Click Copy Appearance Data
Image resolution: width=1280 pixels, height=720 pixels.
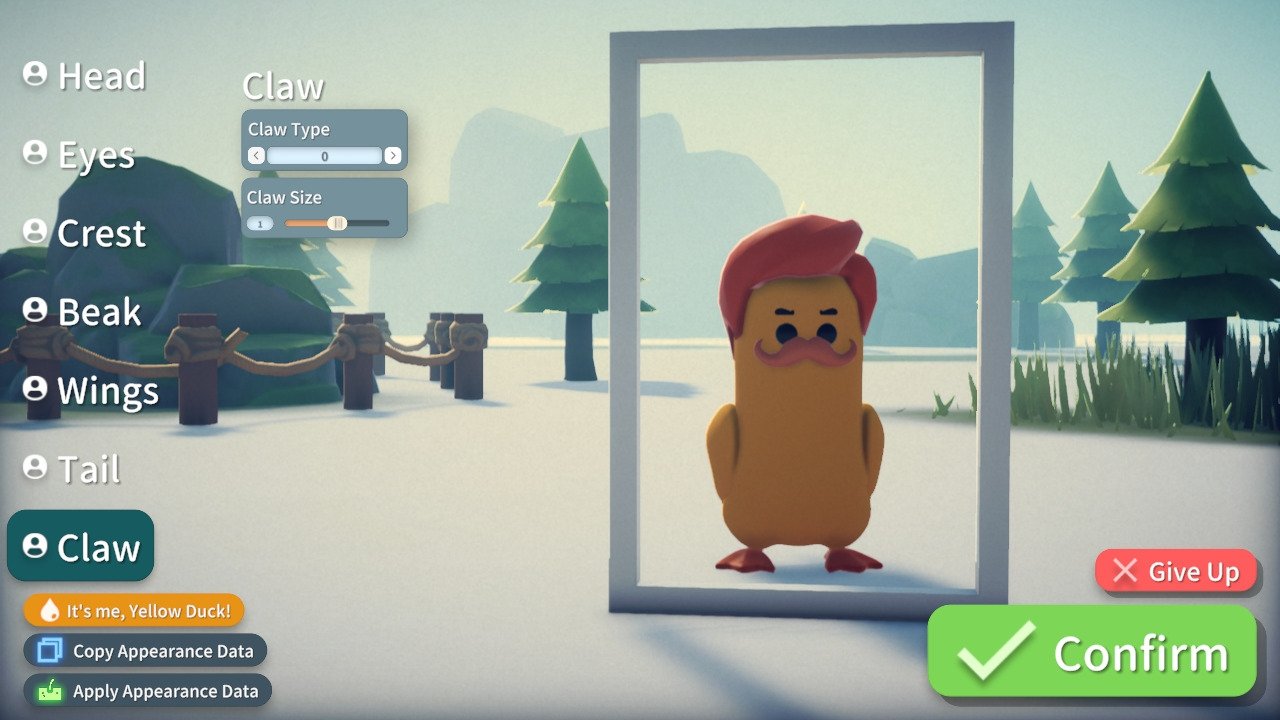coord(146,651)
